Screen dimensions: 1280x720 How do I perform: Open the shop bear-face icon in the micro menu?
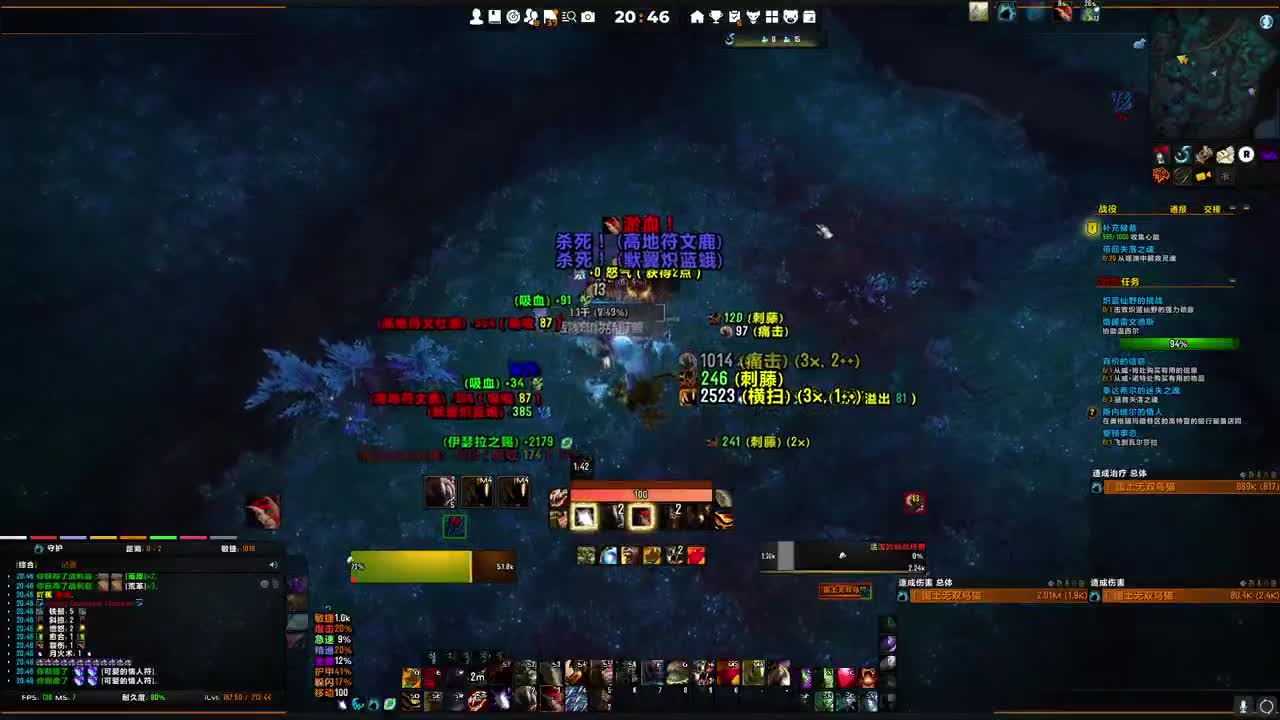click(x=791, y=16)
